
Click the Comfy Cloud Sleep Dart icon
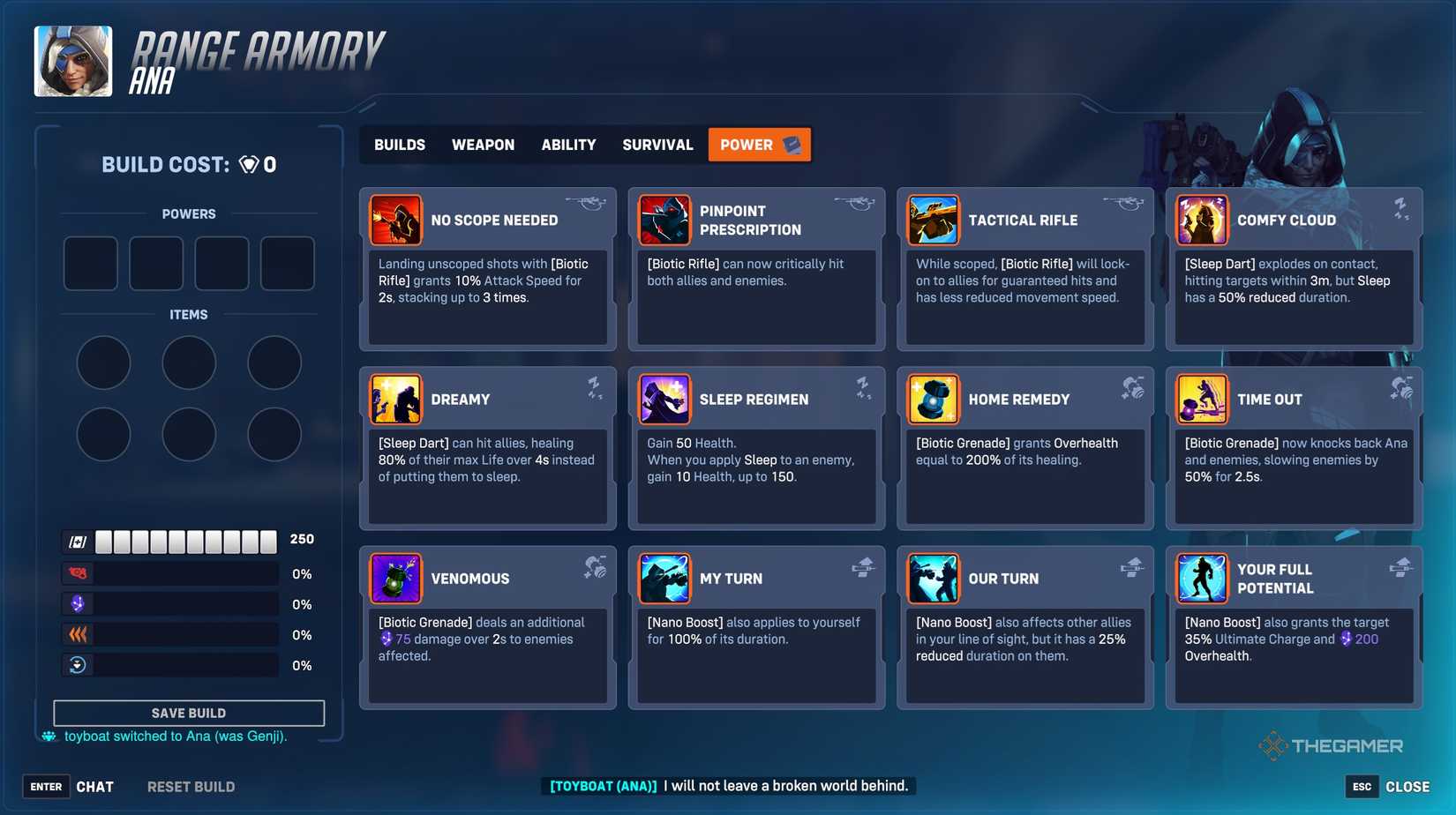1202,220
